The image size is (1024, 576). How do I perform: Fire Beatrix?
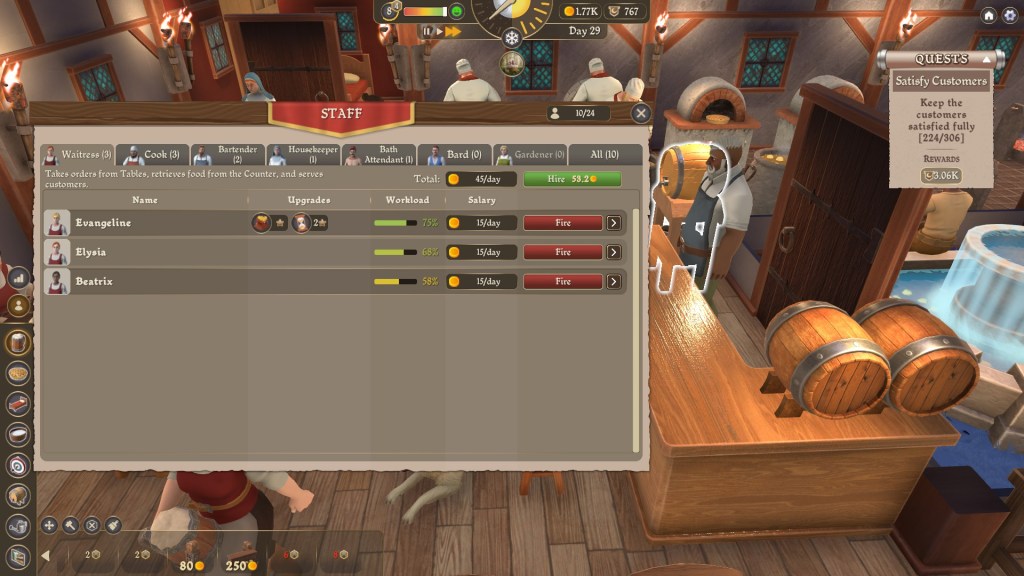[563, 282]
